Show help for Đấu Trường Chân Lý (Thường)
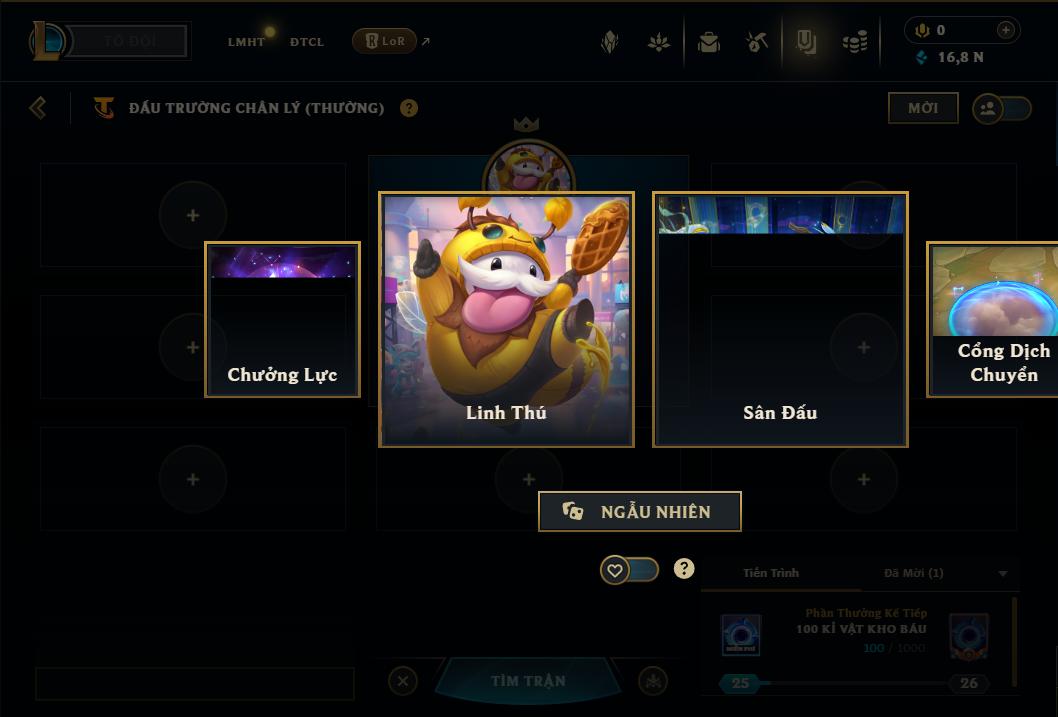 pos(409,108)
